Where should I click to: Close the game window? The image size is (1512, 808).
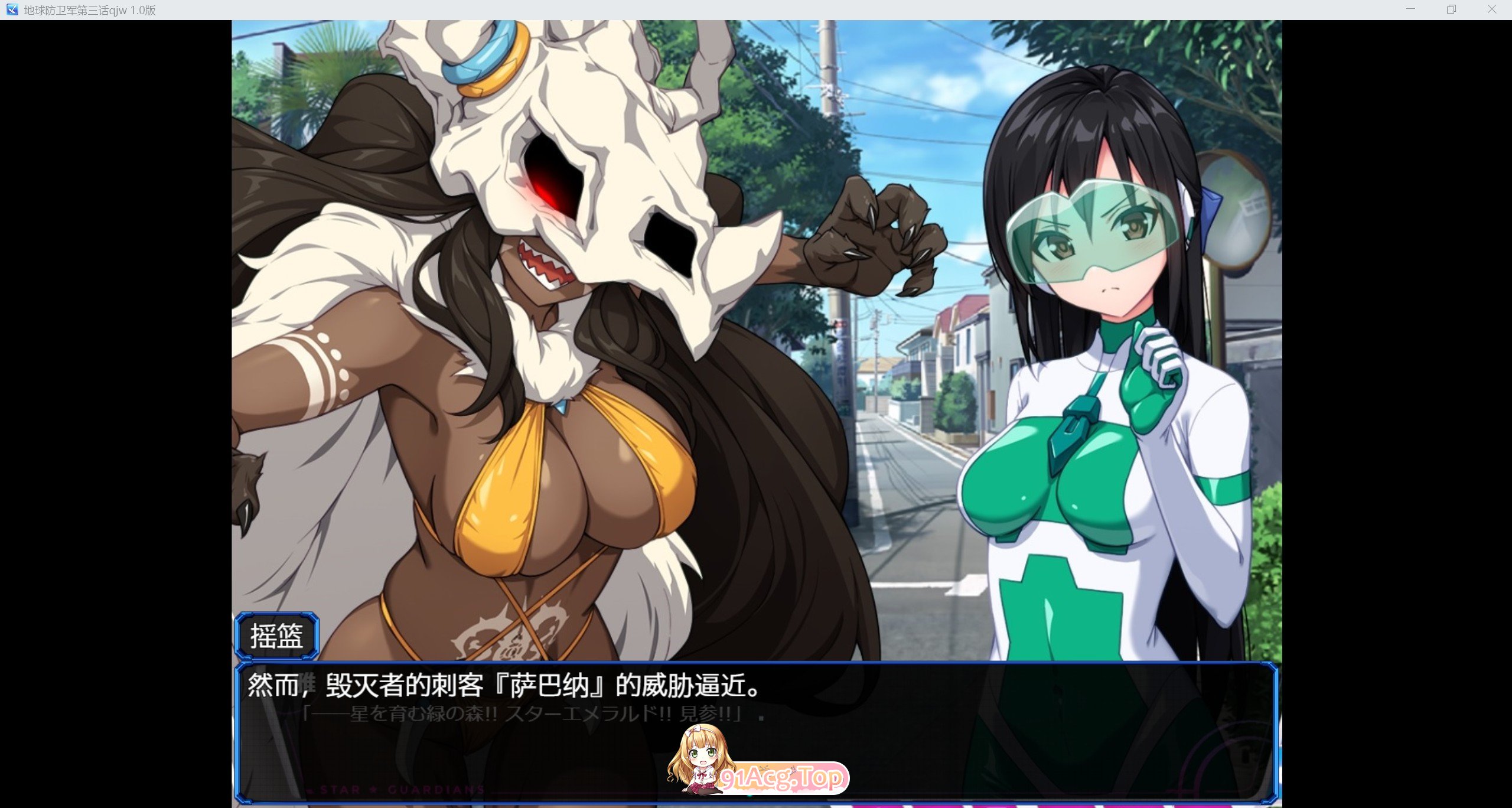click(1491, 9)
